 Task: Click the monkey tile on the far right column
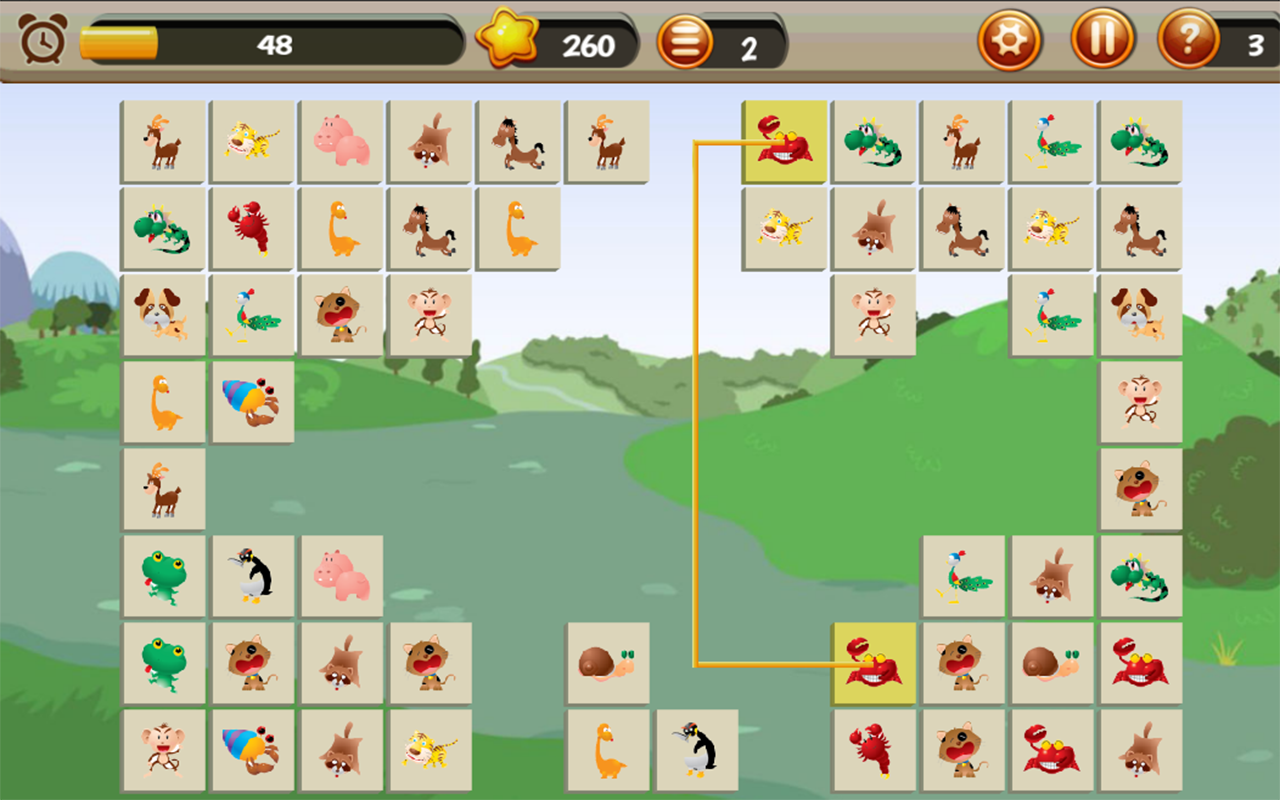click(x=1140, y=402)
